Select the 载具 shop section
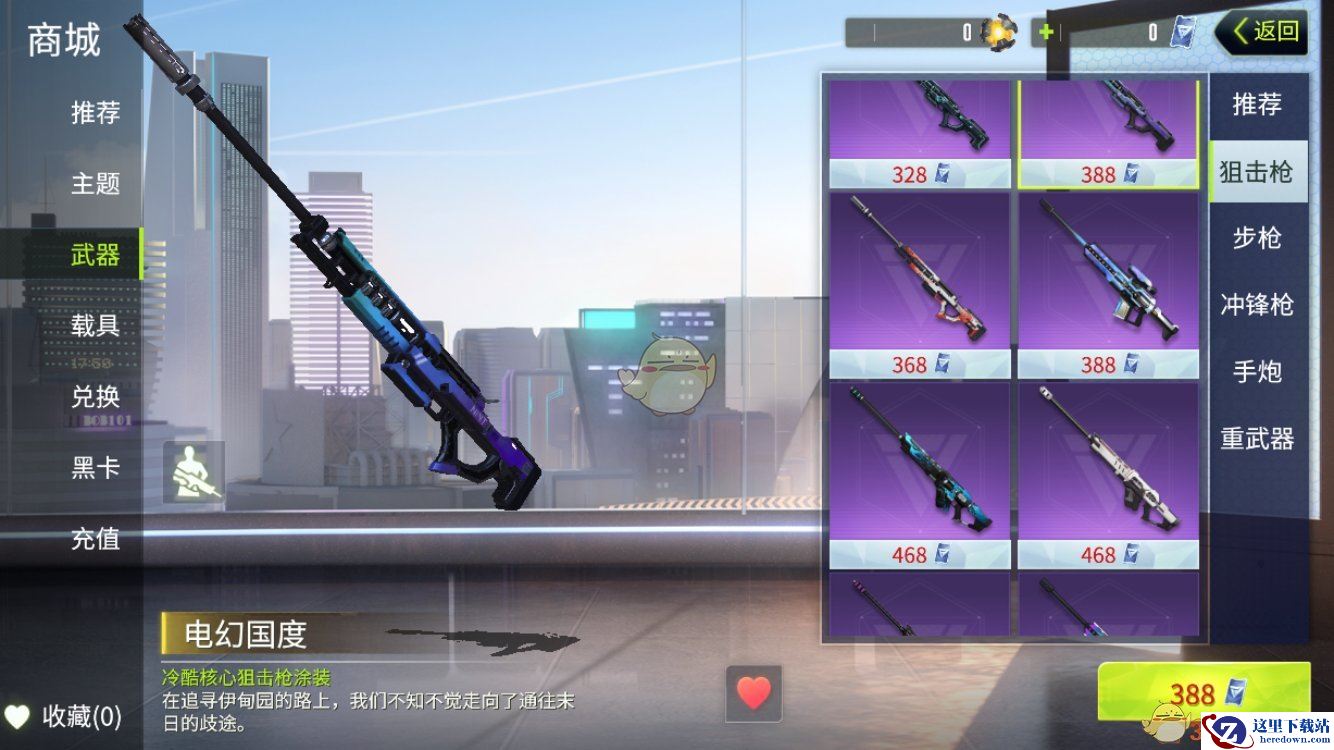The image size is (1334, 750). pyautogui.click(x=95, y=325)
